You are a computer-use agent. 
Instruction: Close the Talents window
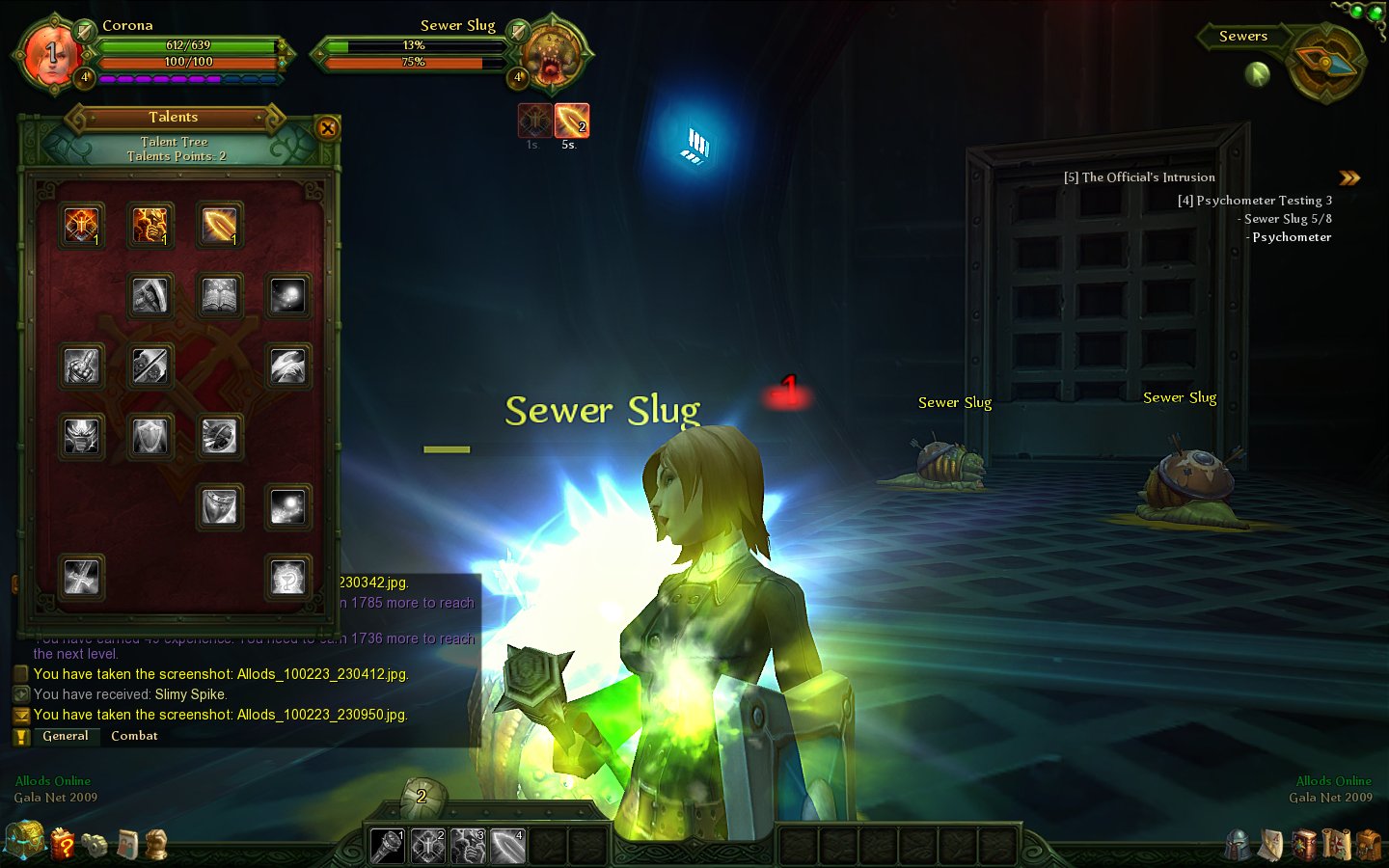click(x=327, y=127)
